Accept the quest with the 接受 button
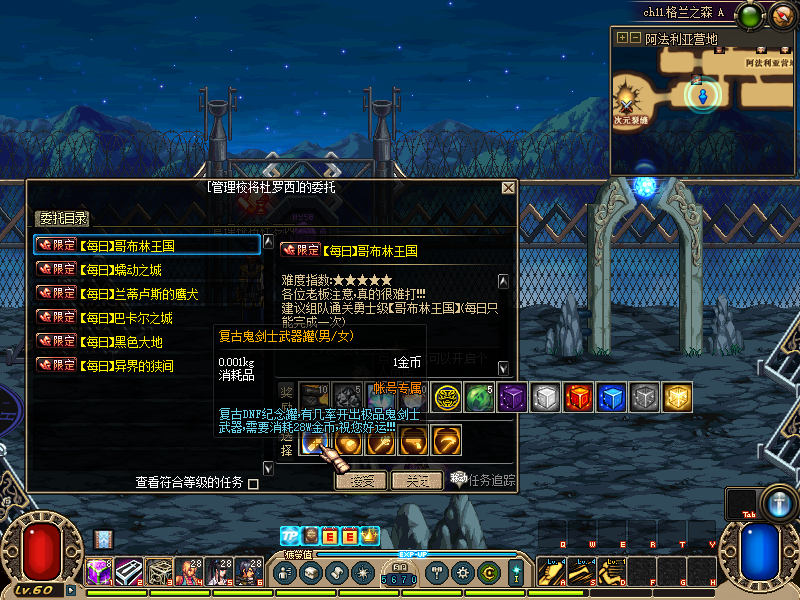Screen dimensions: 800x600 pyautogui.click(x=361, y=480)
